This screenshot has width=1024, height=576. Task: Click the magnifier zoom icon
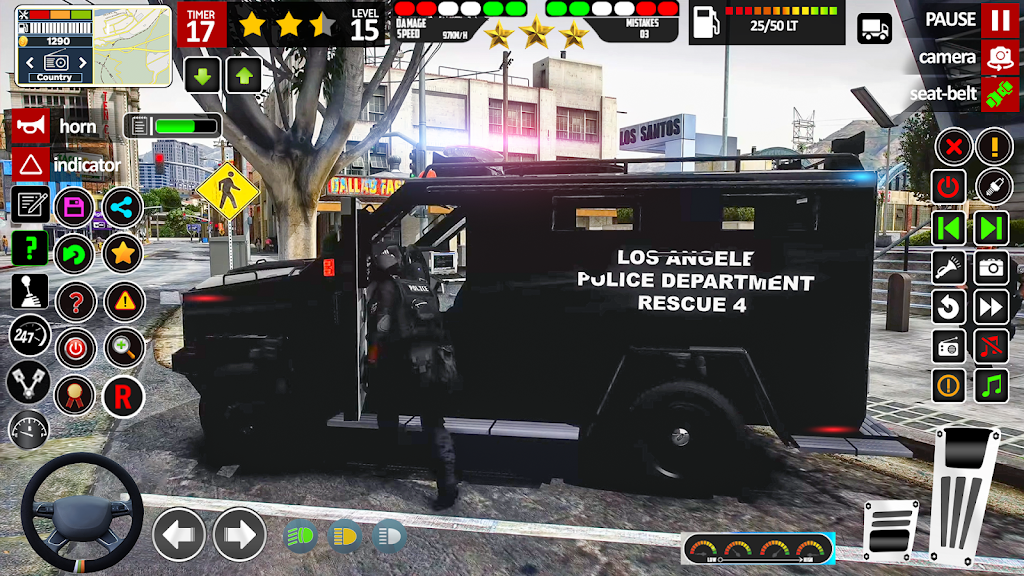[124, 348]
